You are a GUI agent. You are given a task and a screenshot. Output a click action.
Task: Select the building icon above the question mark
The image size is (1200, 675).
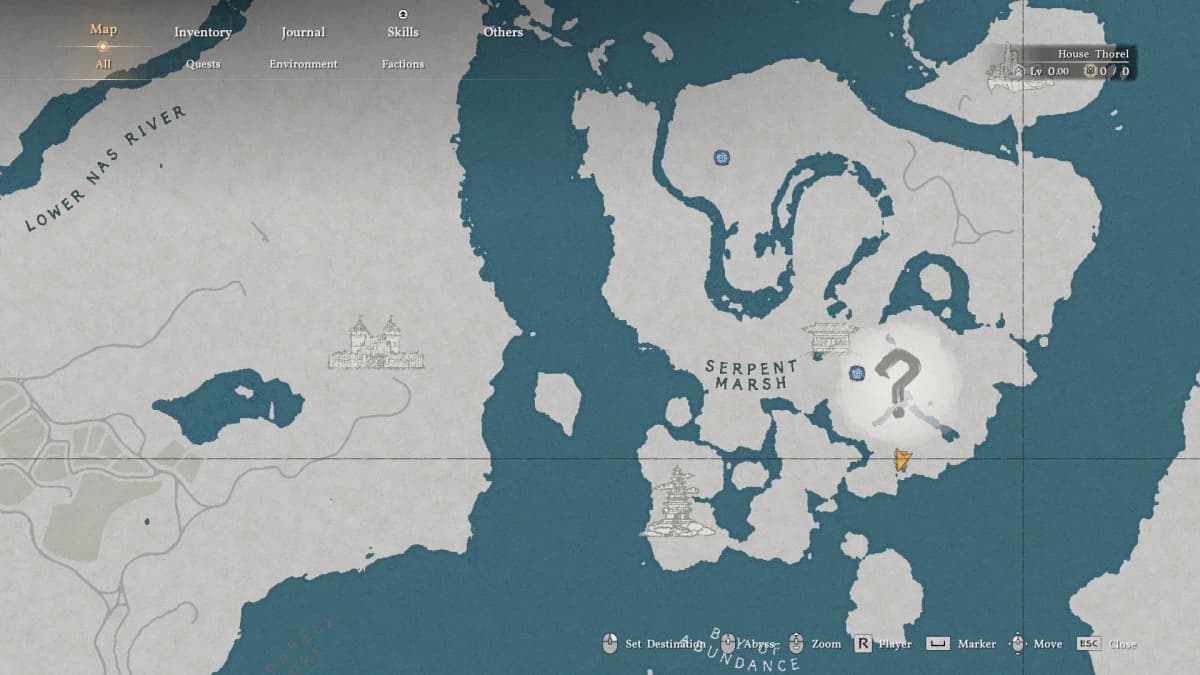pyautogui.click(x=830, y=338)
